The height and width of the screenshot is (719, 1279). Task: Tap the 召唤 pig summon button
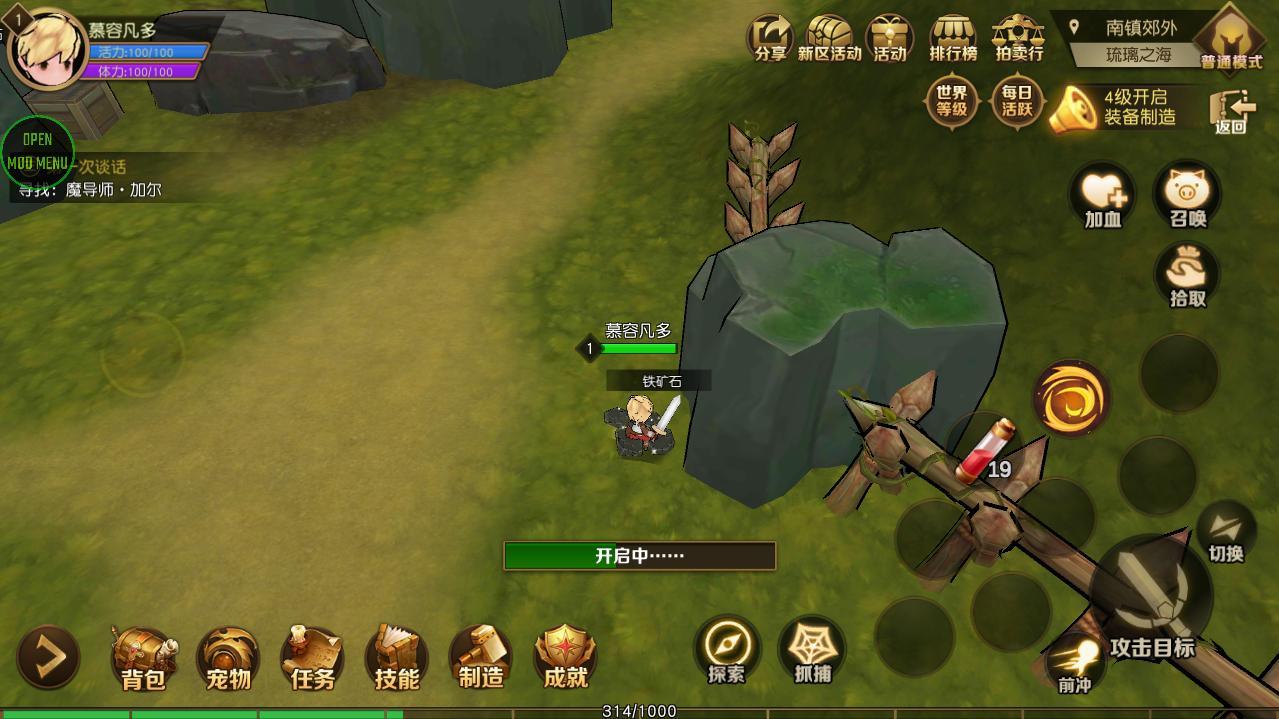click(x=1188, y=194)
